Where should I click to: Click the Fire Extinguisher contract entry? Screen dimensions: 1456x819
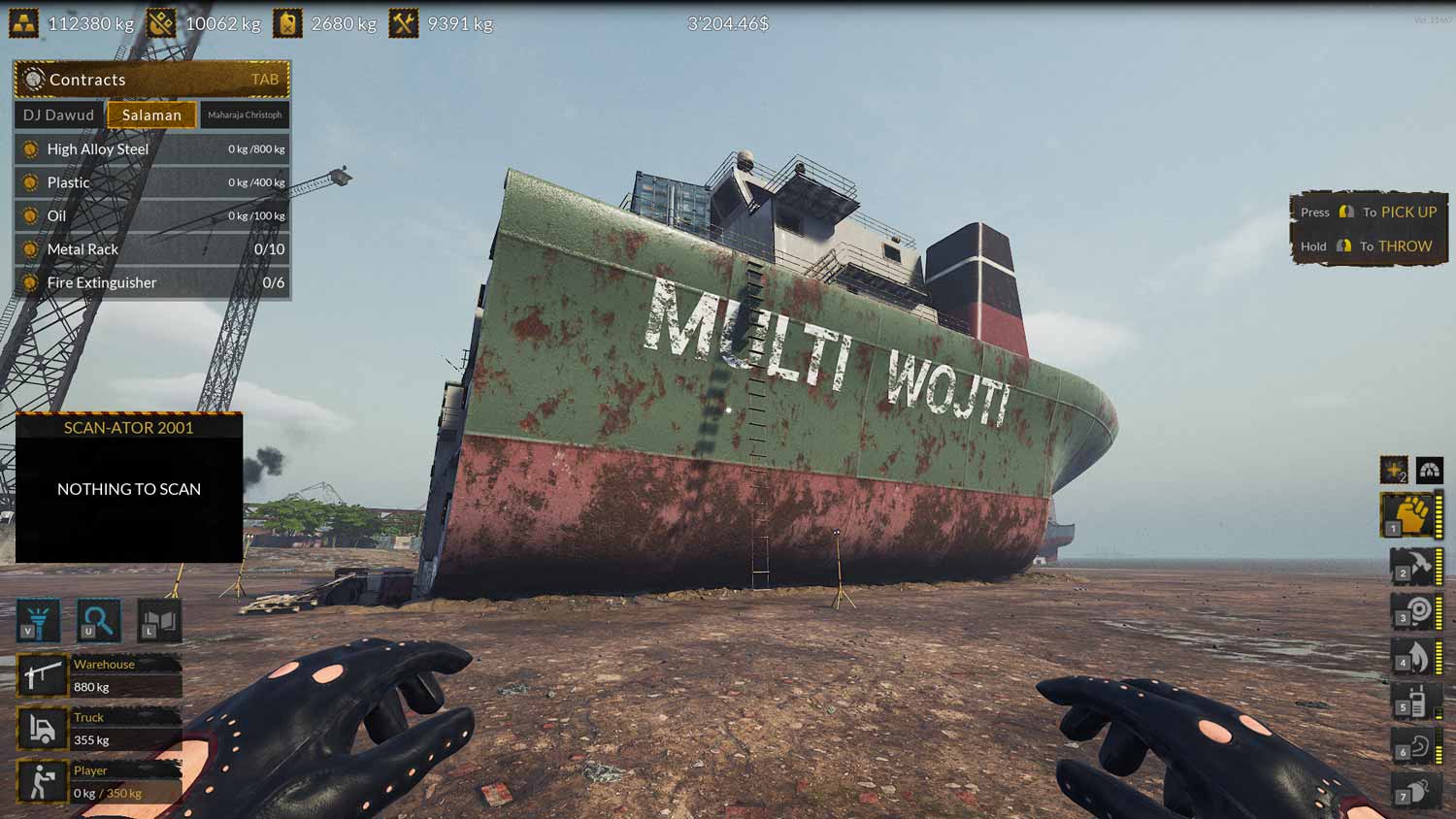coord(150,282)
